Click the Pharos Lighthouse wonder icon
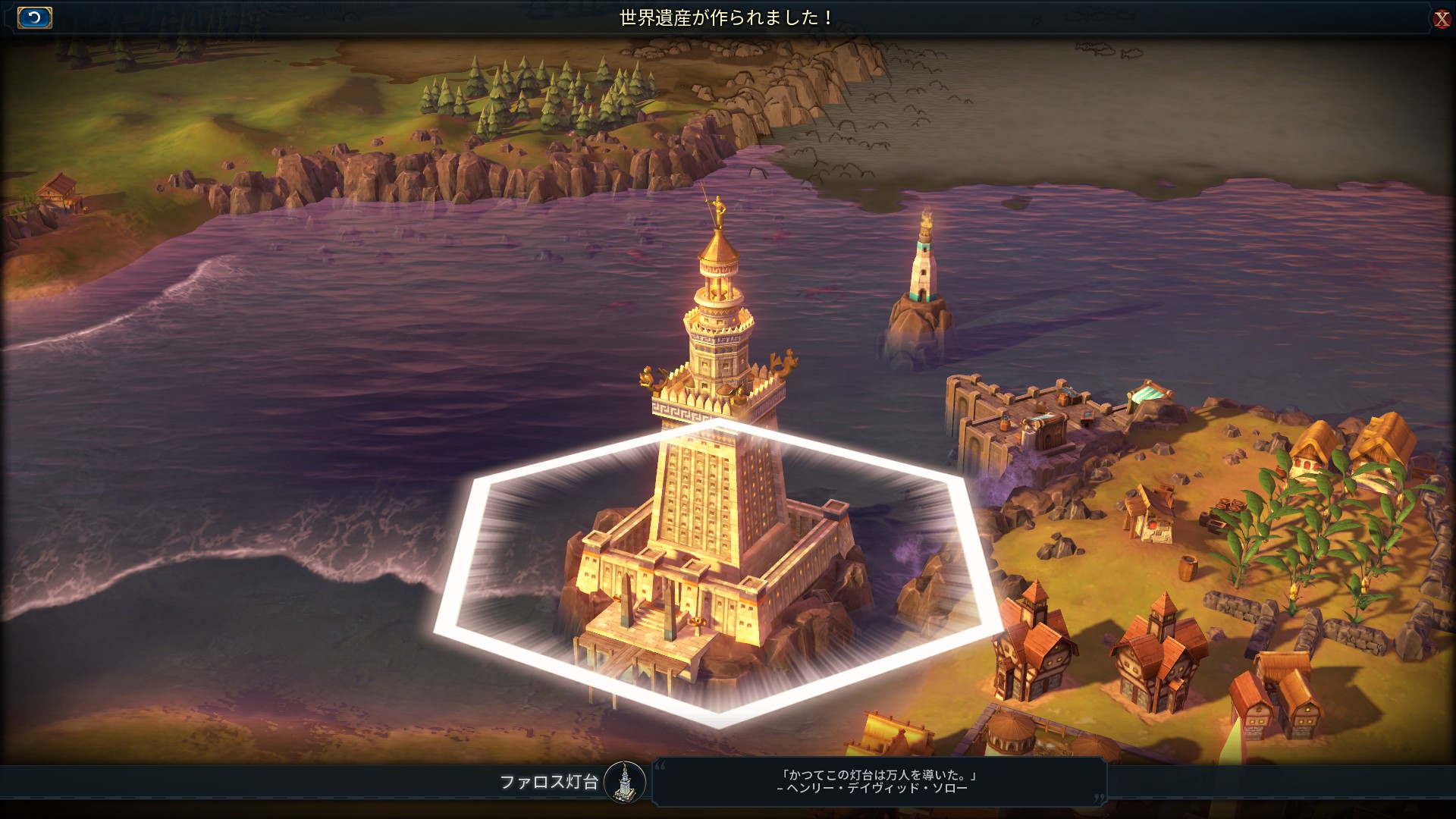Viewport: 1456px width, 819px height. (625, 782)
